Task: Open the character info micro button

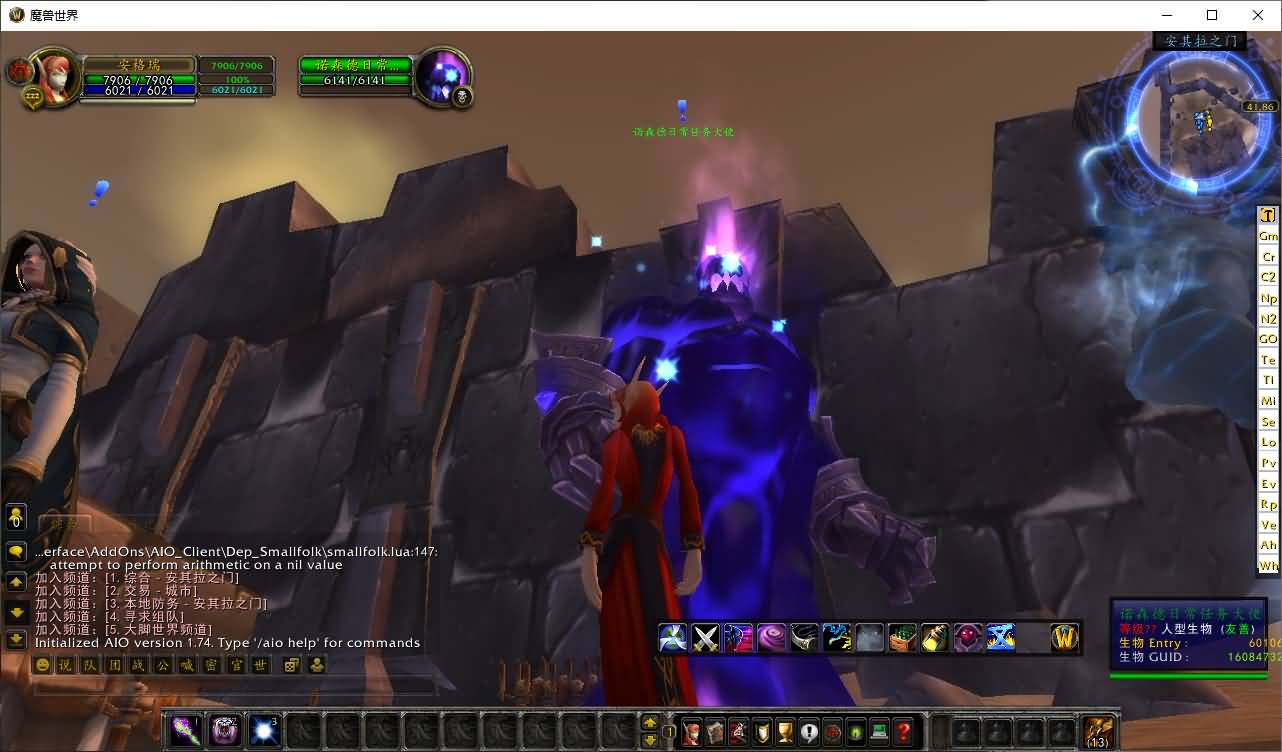Action: pyautogui.click(x=692, y=732)
